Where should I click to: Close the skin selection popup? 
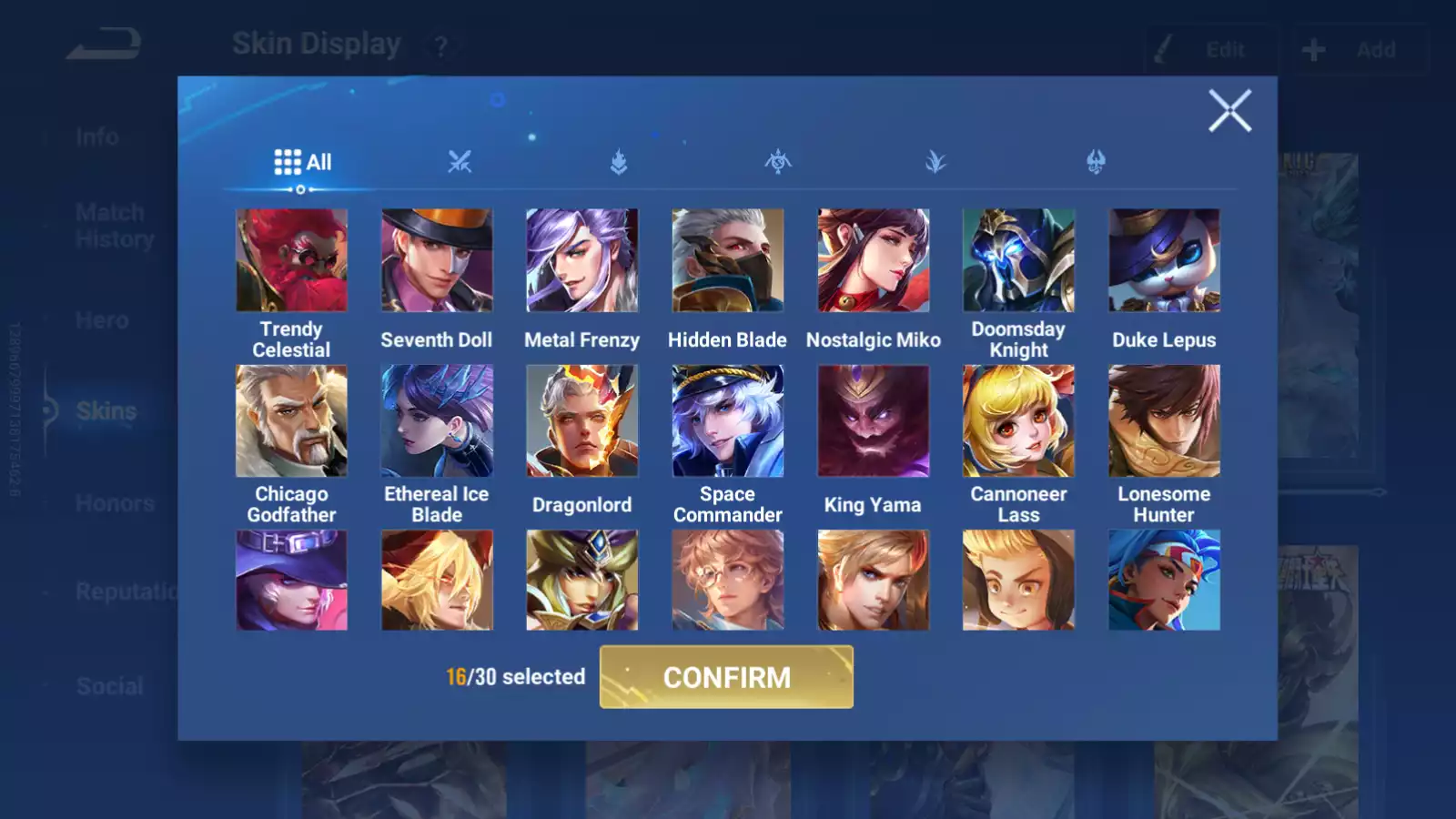click(x=1229, y=111)
